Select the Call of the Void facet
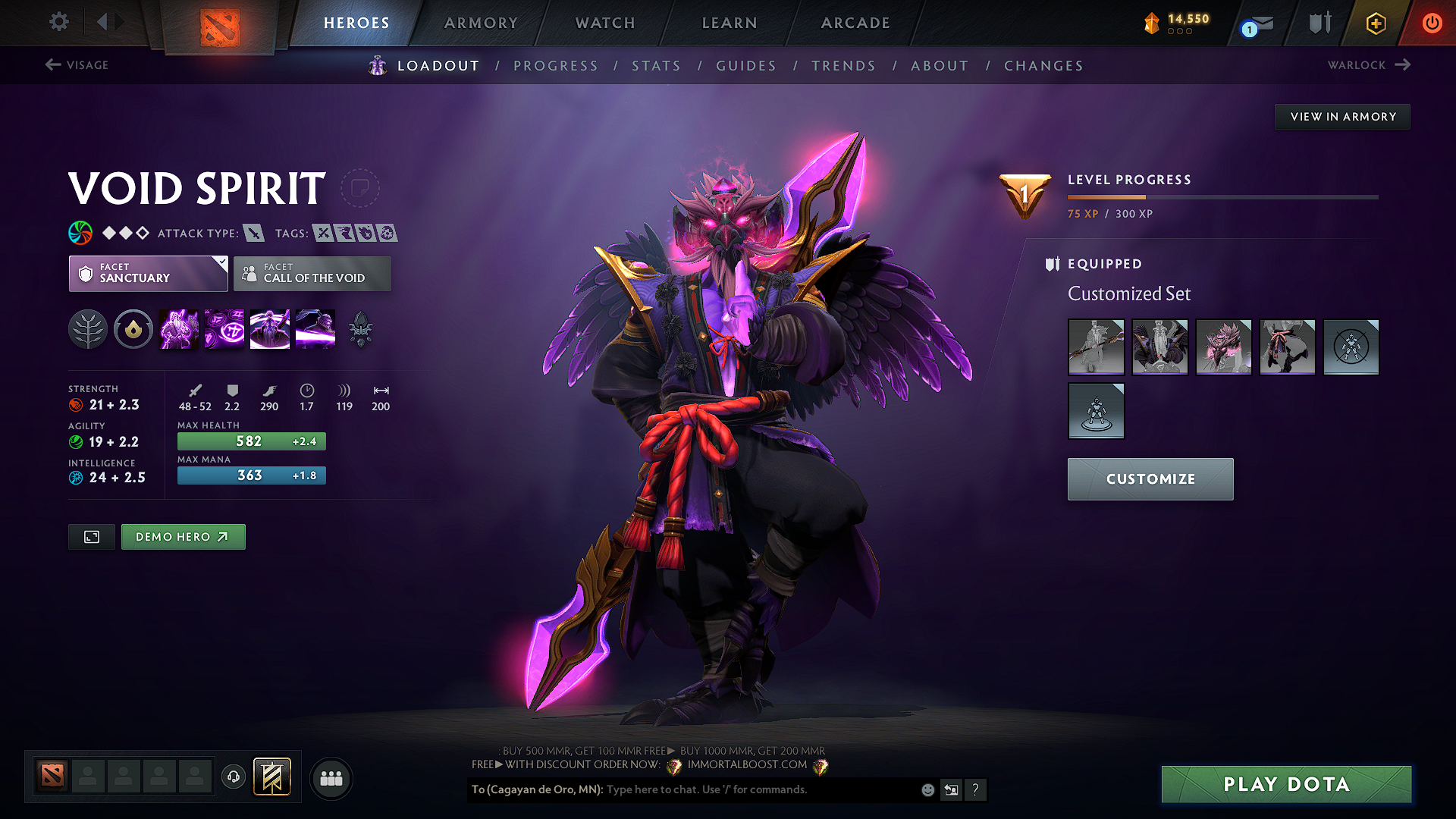 coord(312,274)
